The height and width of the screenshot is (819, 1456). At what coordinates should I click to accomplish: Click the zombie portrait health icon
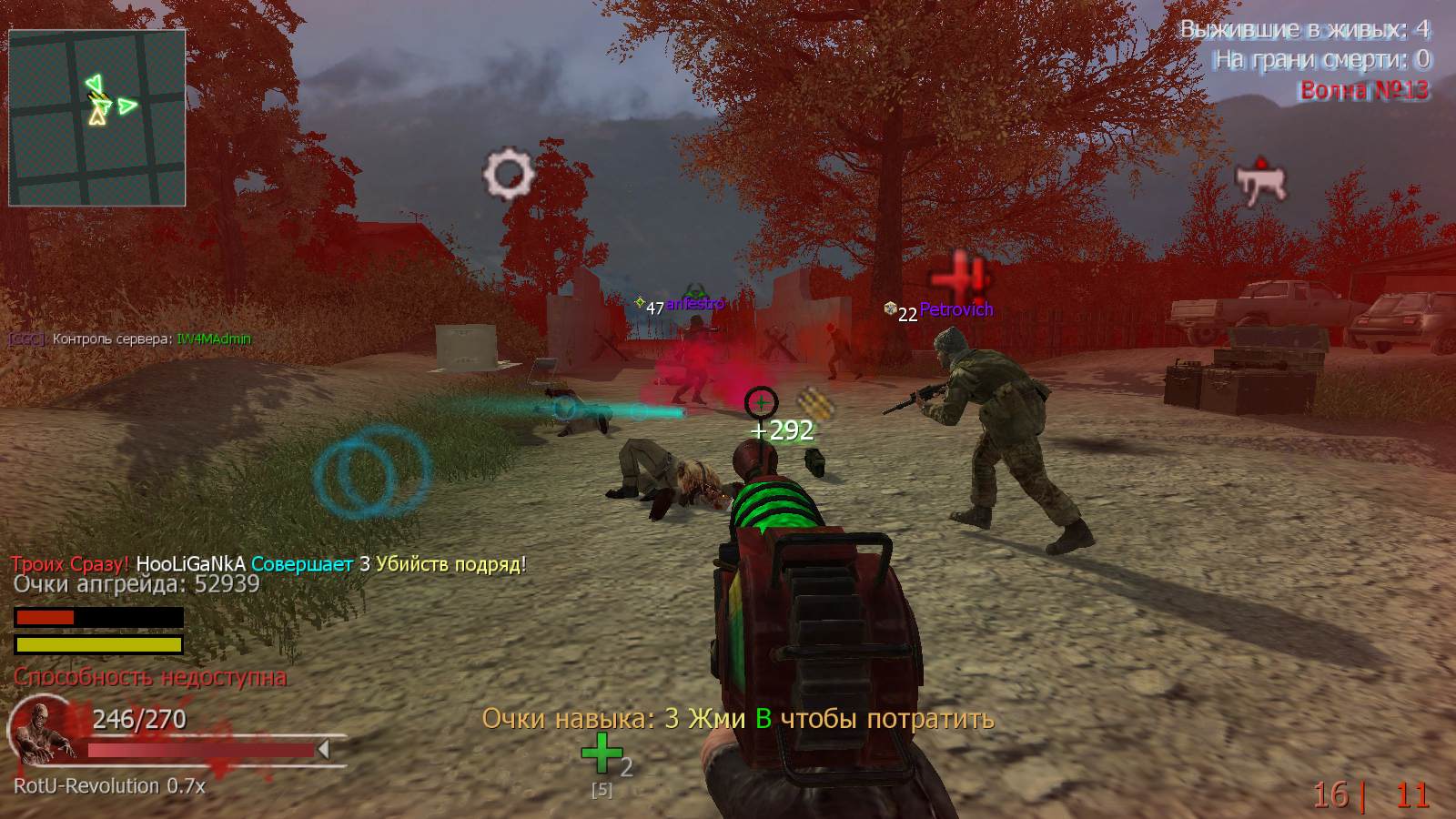[43, 732]
